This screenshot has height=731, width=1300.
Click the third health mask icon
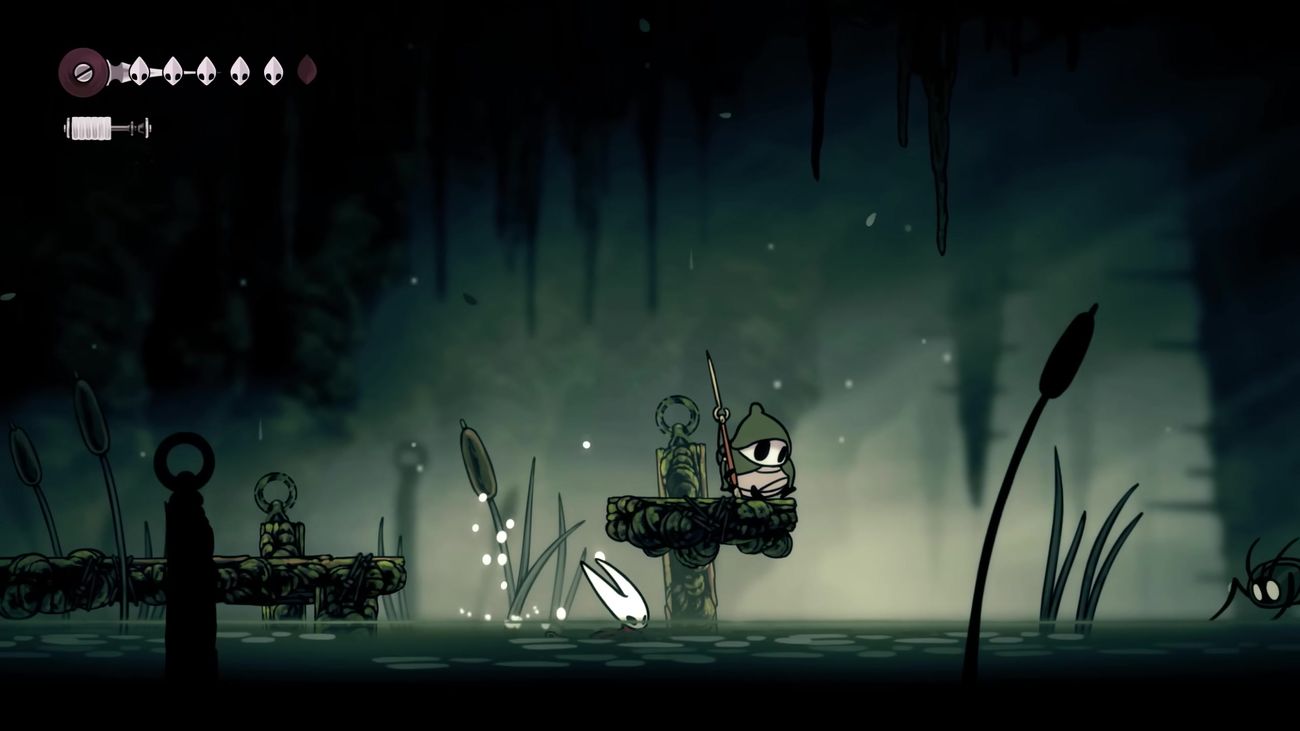(205, 70)
